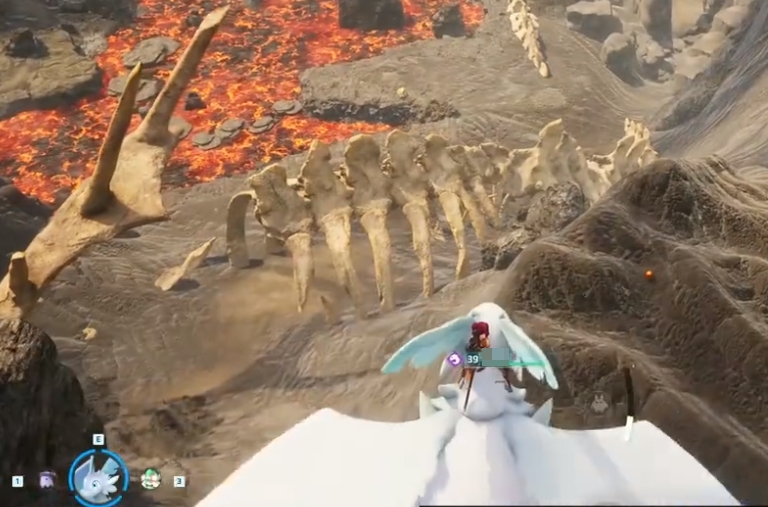Switch to the purple pal on the left
The image size is (768, 507).
(47, 480)
